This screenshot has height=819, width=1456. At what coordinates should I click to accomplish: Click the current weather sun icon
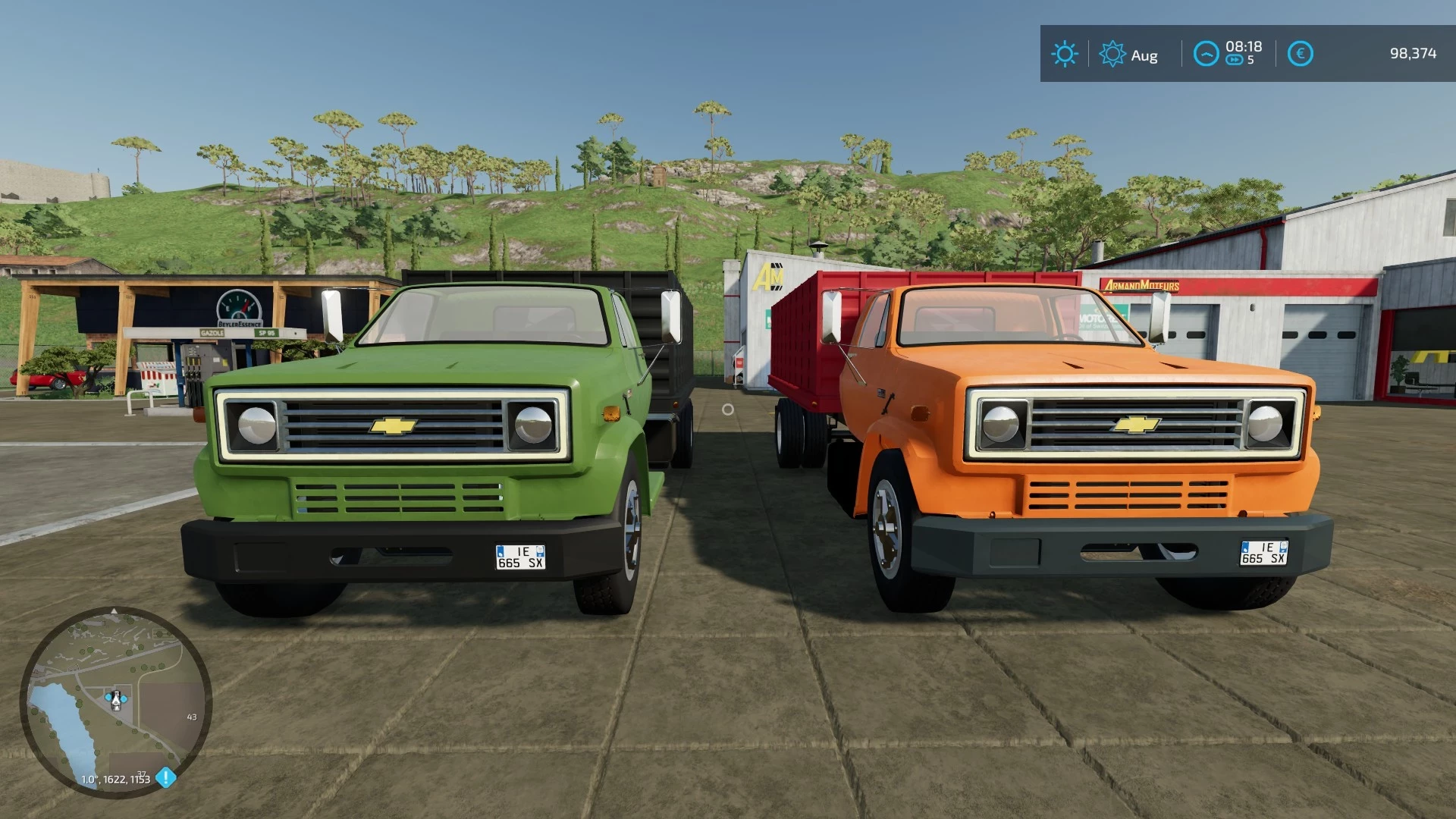1065,53
